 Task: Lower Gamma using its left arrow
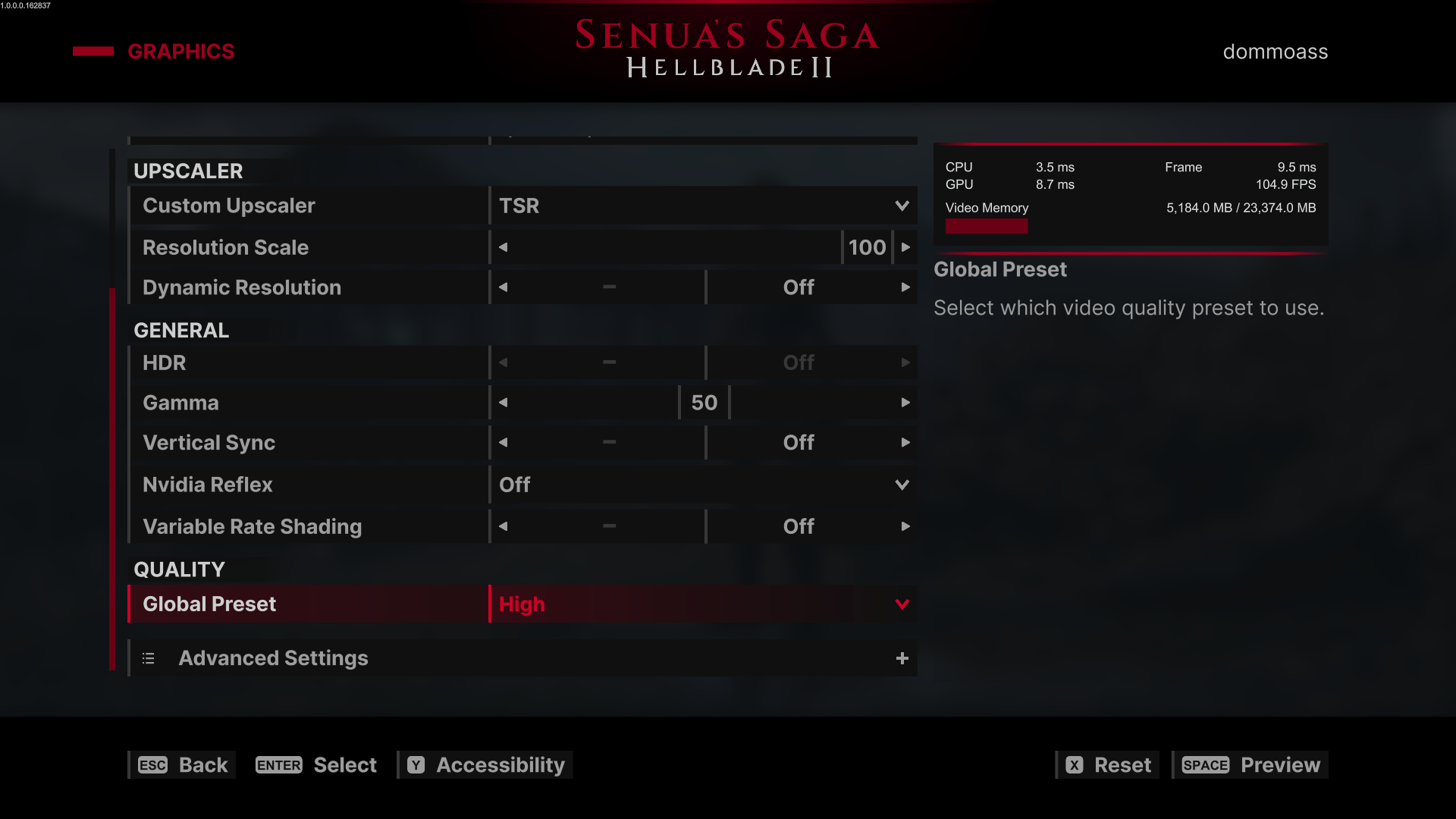pyautogui.click(x=503, y=403)
